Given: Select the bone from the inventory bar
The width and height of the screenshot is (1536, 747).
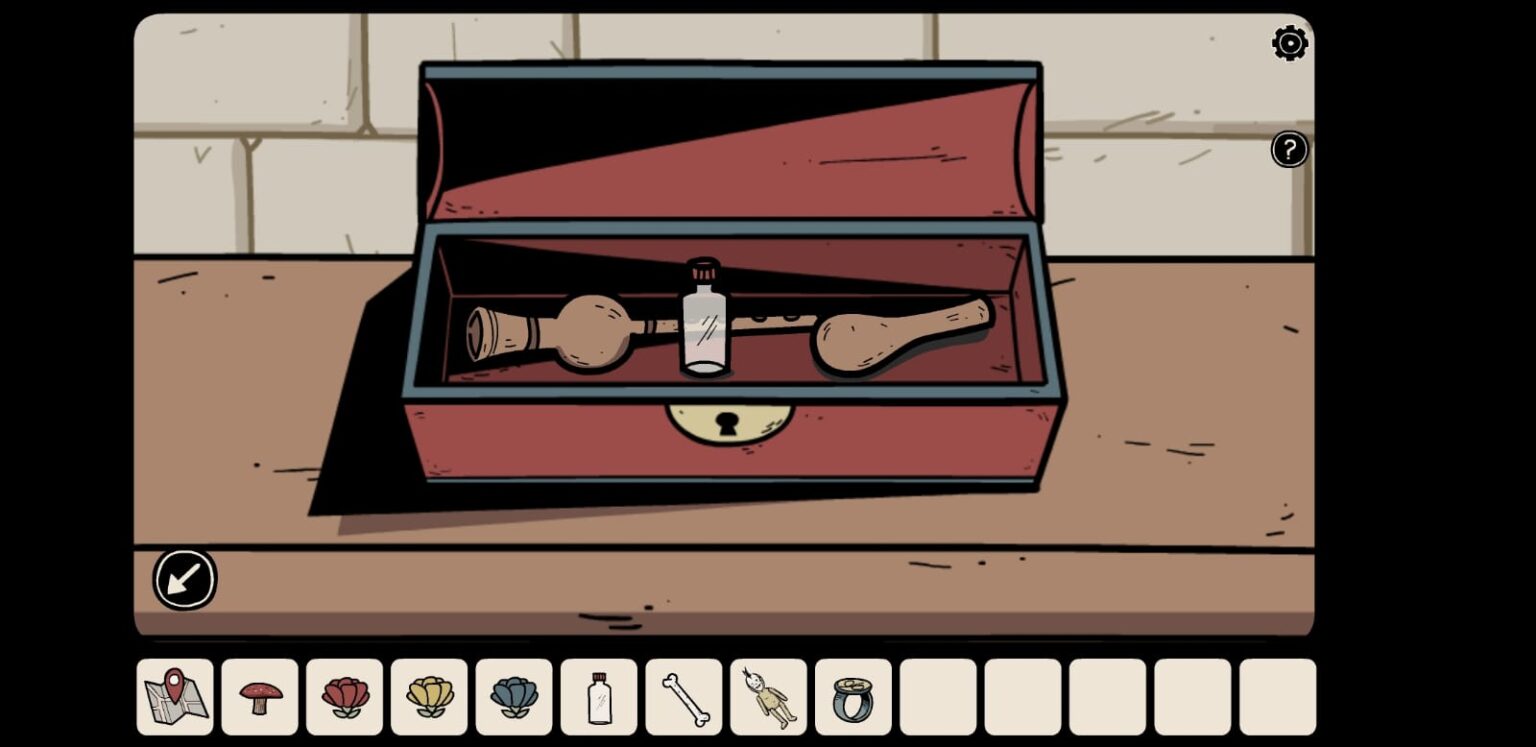Looking at the screenshot, I should point(683,697).
